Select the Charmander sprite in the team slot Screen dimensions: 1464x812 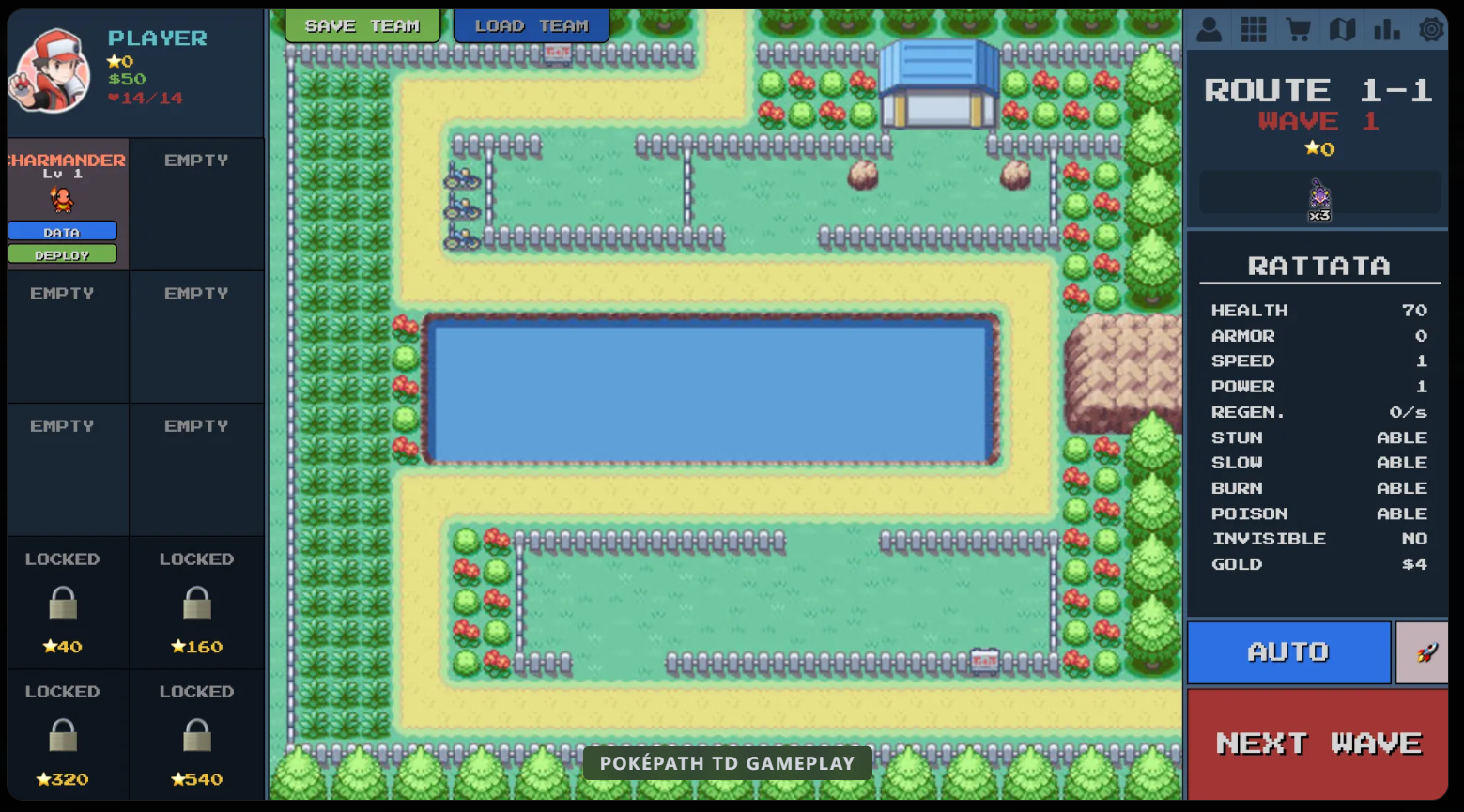62,198
